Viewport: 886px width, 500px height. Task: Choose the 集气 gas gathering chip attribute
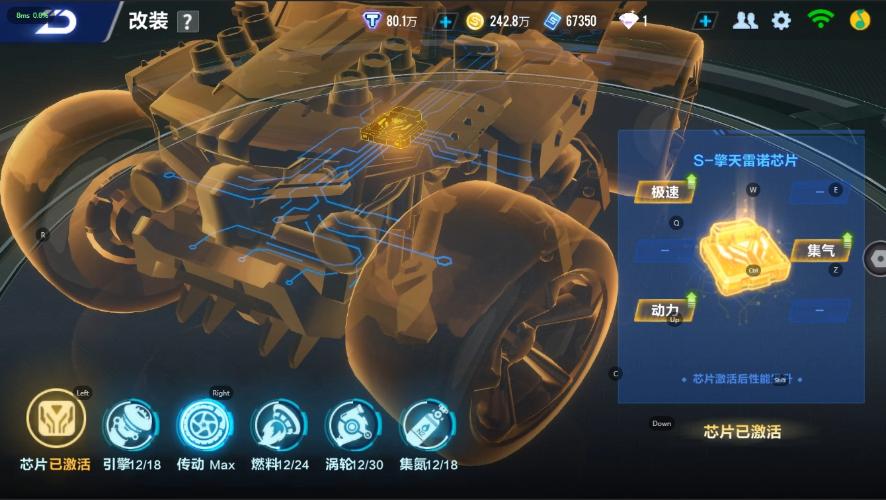[x=822, y=250]
